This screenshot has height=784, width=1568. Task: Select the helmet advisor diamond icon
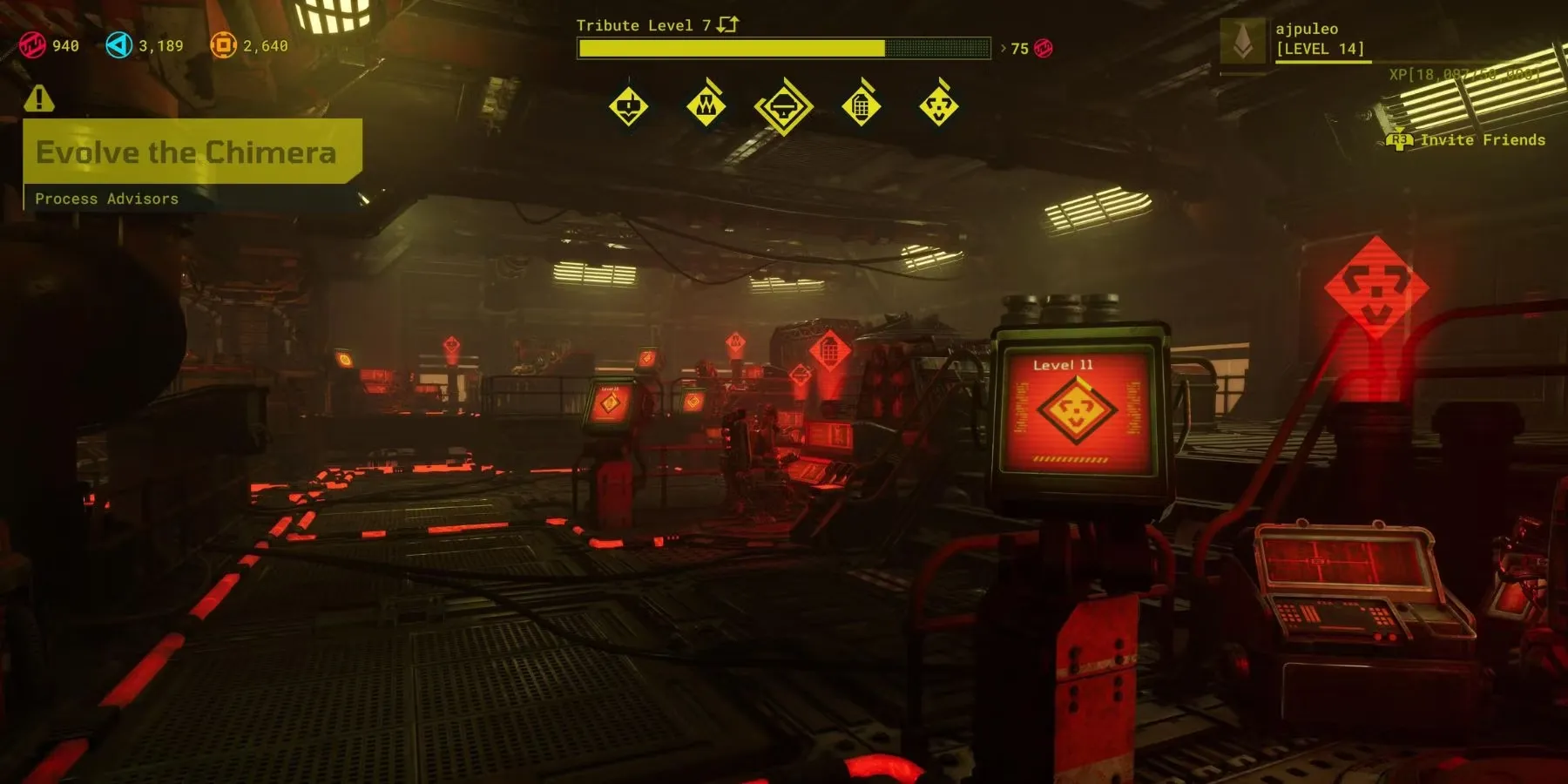click(x=783, y=107)
